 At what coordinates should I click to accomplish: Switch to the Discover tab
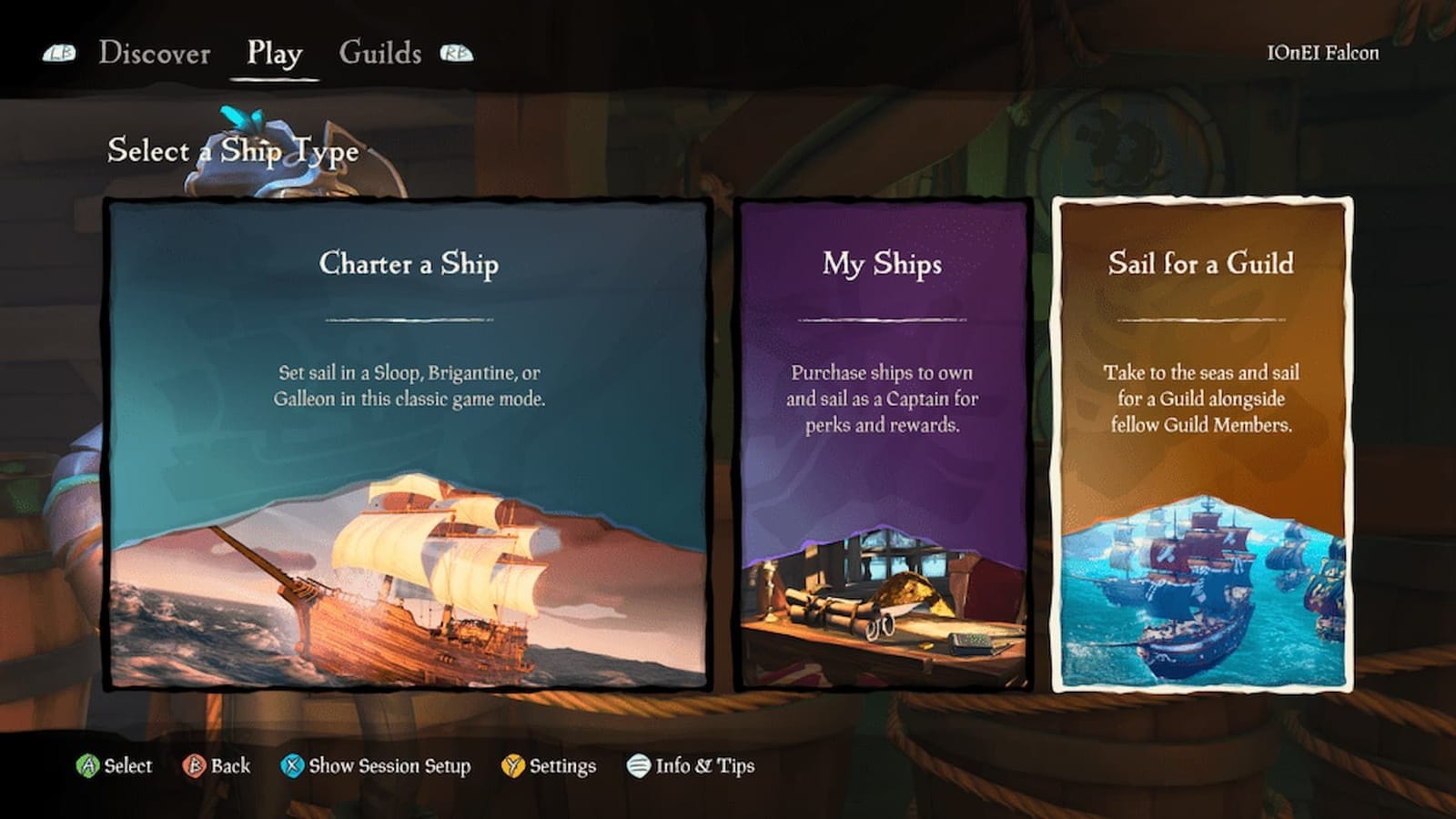(x=157, y=54)
